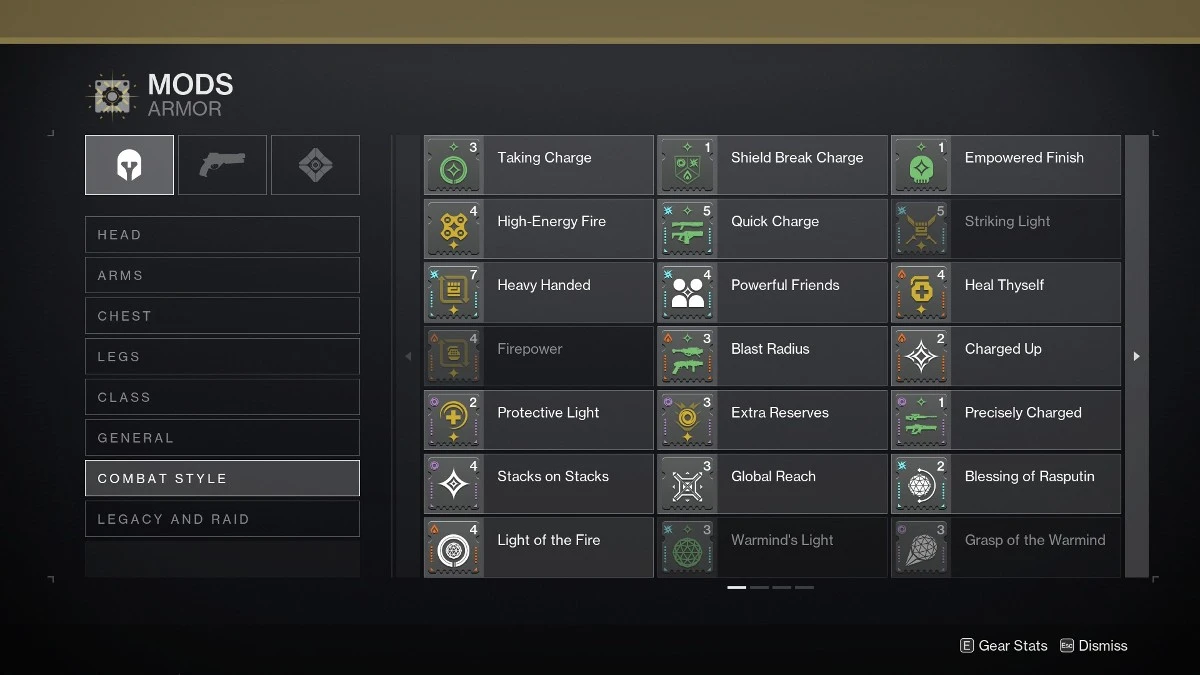1200x675 pixels.
Task: Switch to the helmet armor mods tab
Action: pos(129,165)
